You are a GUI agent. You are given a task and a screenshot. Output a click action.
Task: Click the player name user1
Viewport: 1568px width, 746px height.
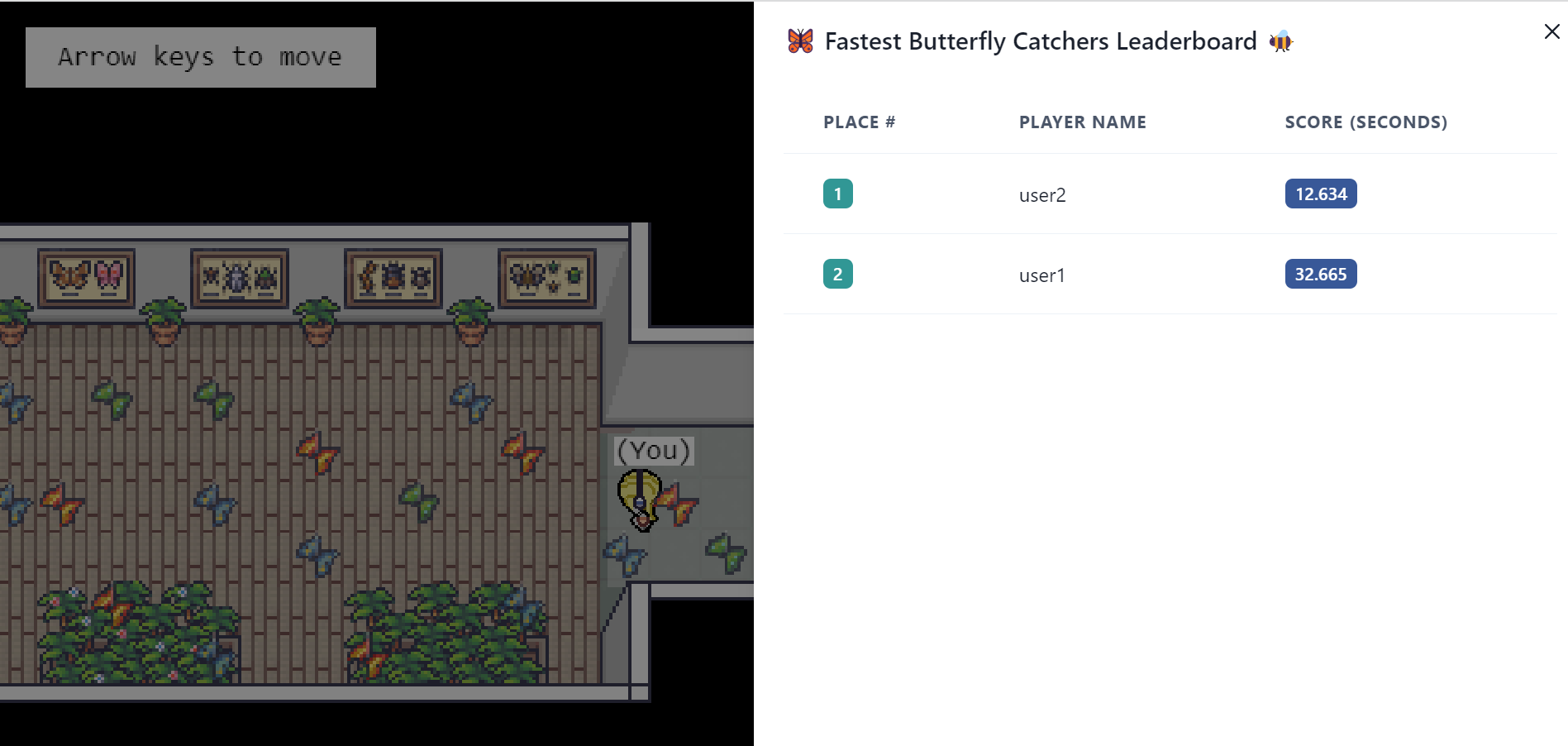pos(1041,275)
